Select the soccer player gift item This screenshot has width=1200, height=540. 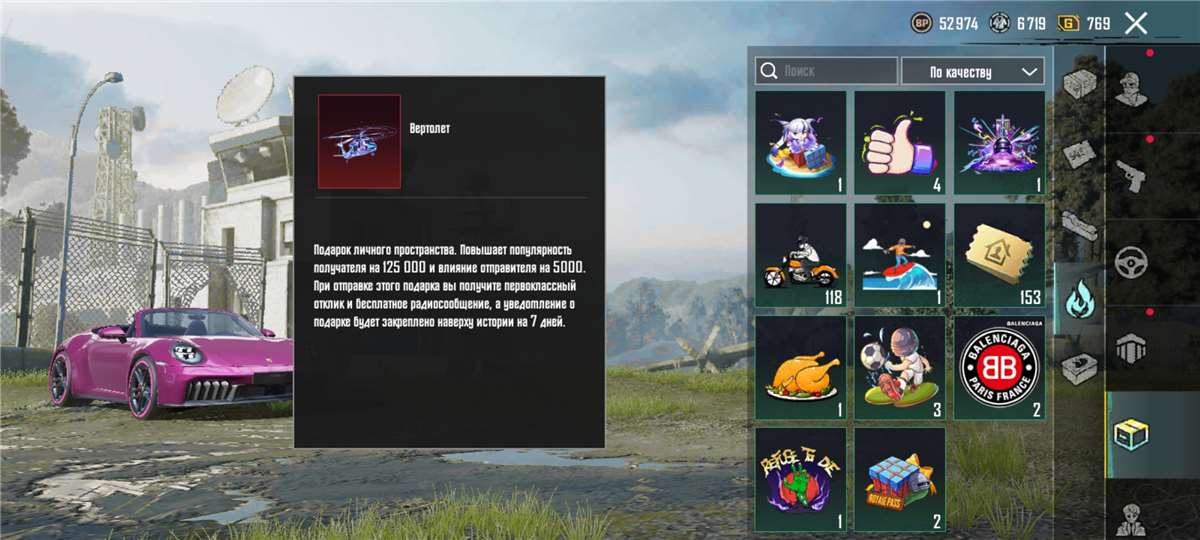pyautogui.click(x=899, y=367)
